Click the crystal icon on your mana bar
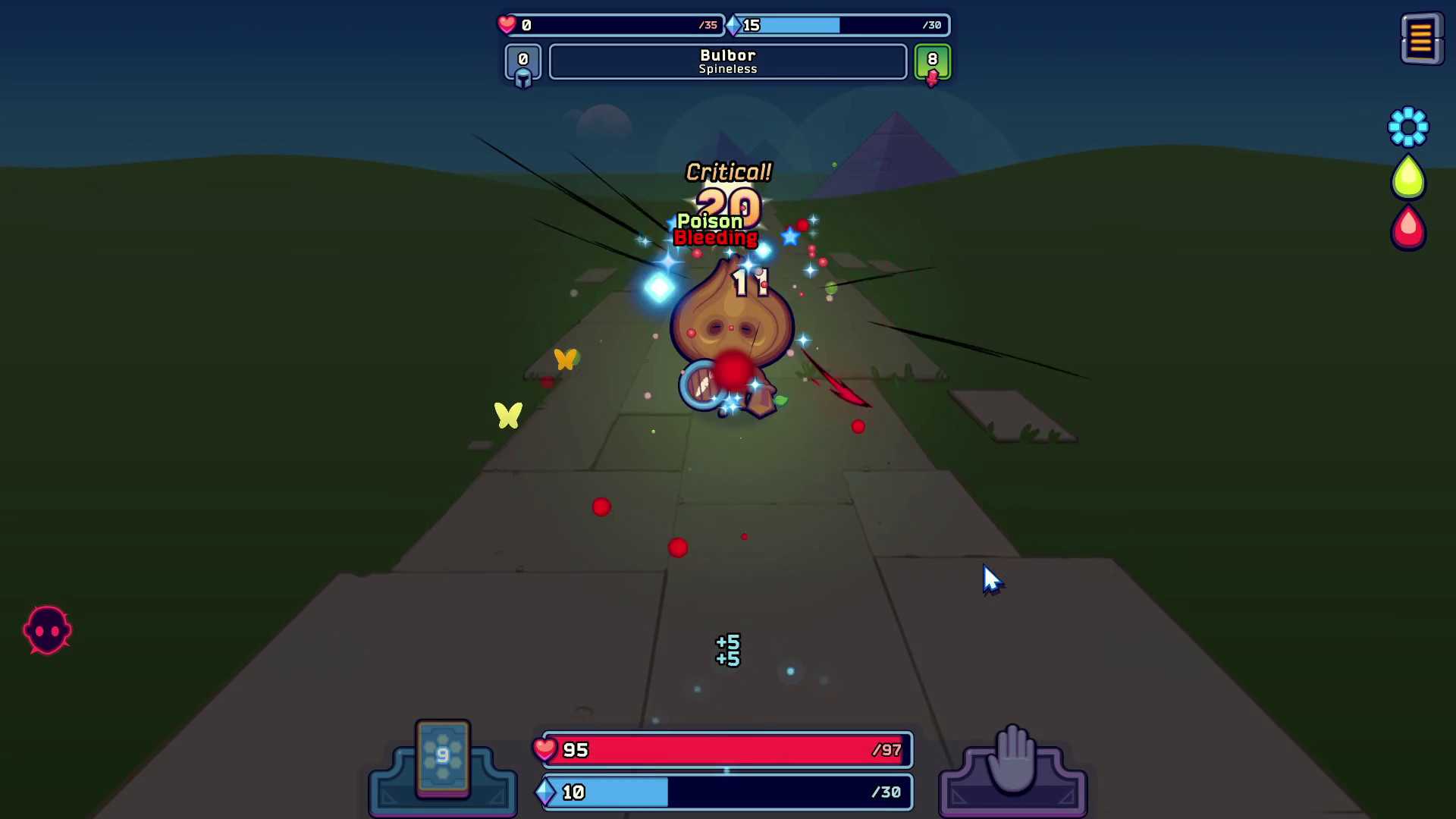This screenshot has width=1456, height=819. pos(548,792)
